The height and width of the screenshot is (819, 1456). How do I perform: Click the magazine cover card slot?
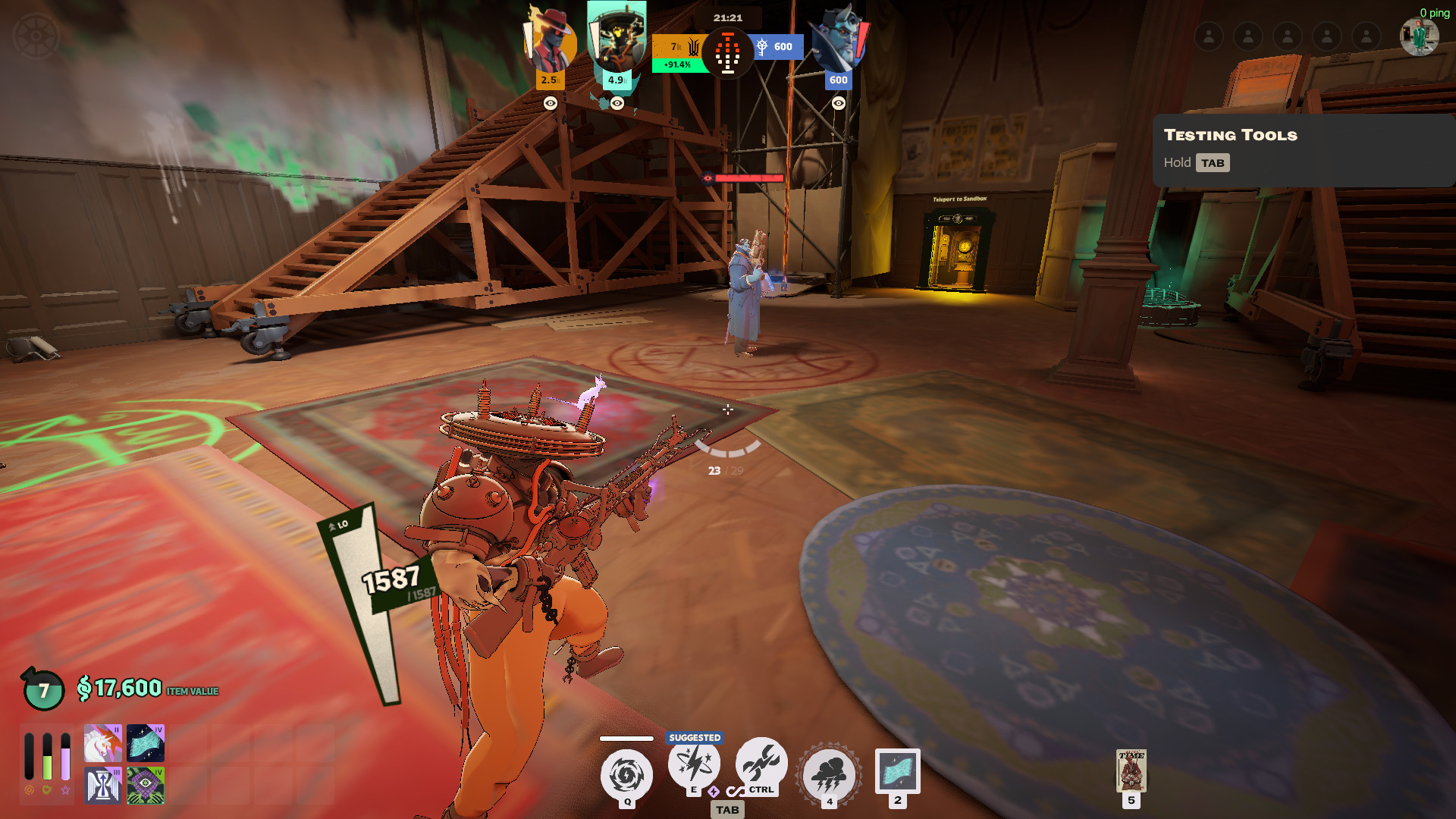click(x=1131, y=770)
